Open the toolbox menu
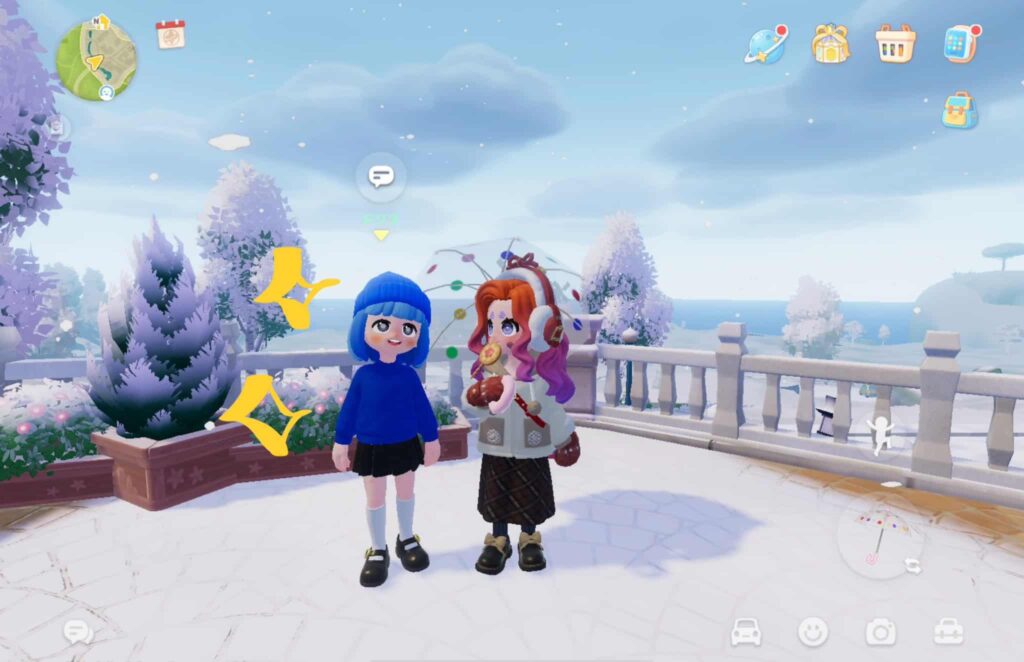The width and height of the screenshot is (1024, 662). click(x=948, y=631)
